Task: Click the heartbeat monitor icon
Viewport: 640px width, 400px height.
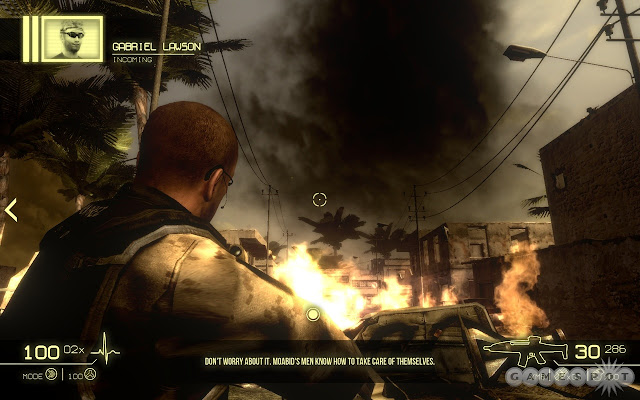Action: pyautogui.click(x=104, y=351)
